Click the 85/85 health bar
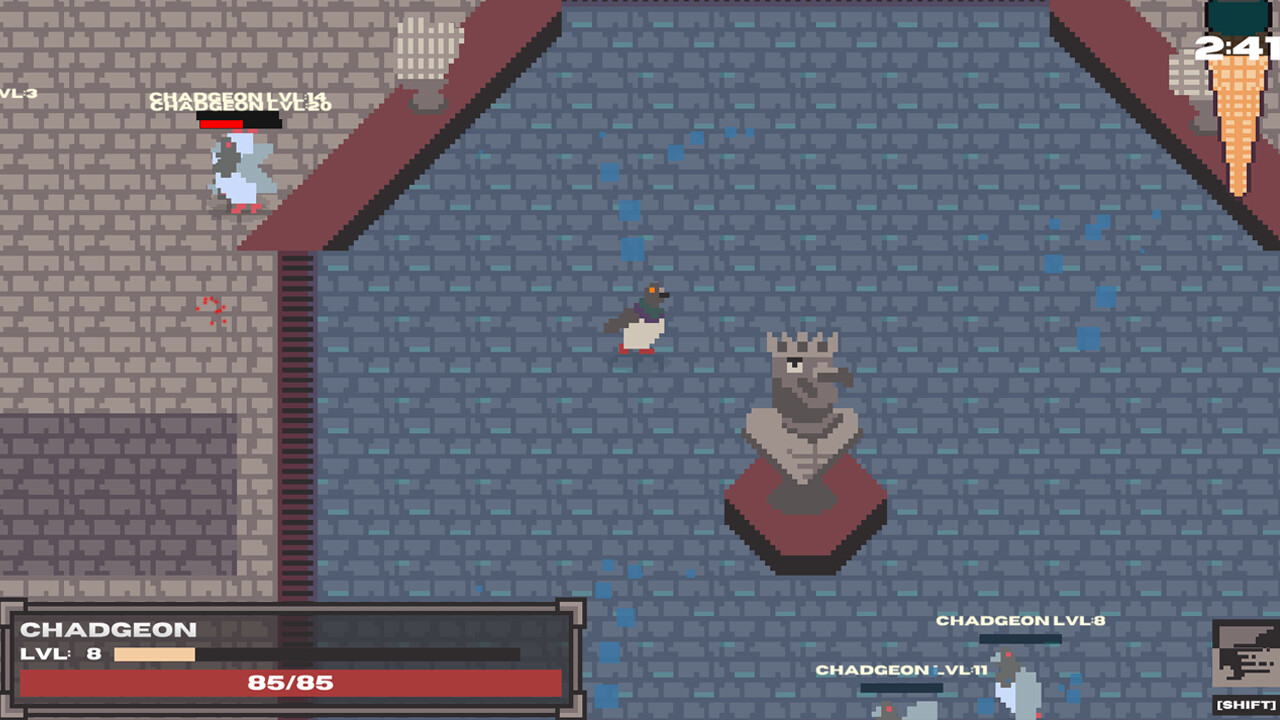The height and width of the screenshot is (720, 1280). 290,684
